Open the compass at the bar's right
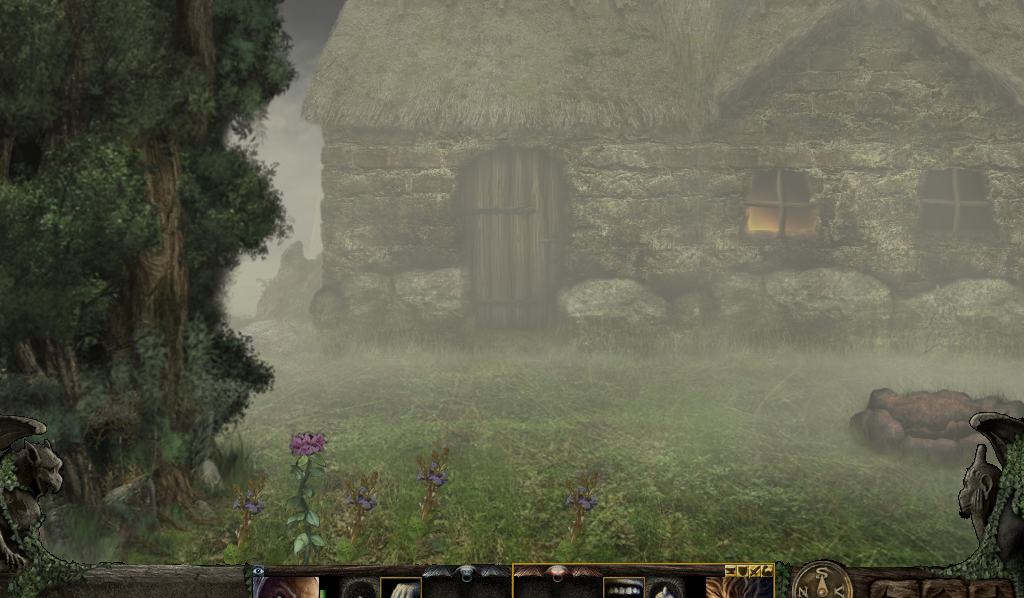Image resolution: width=1024 pixels, height=598 pixels. tap(822, 582)
